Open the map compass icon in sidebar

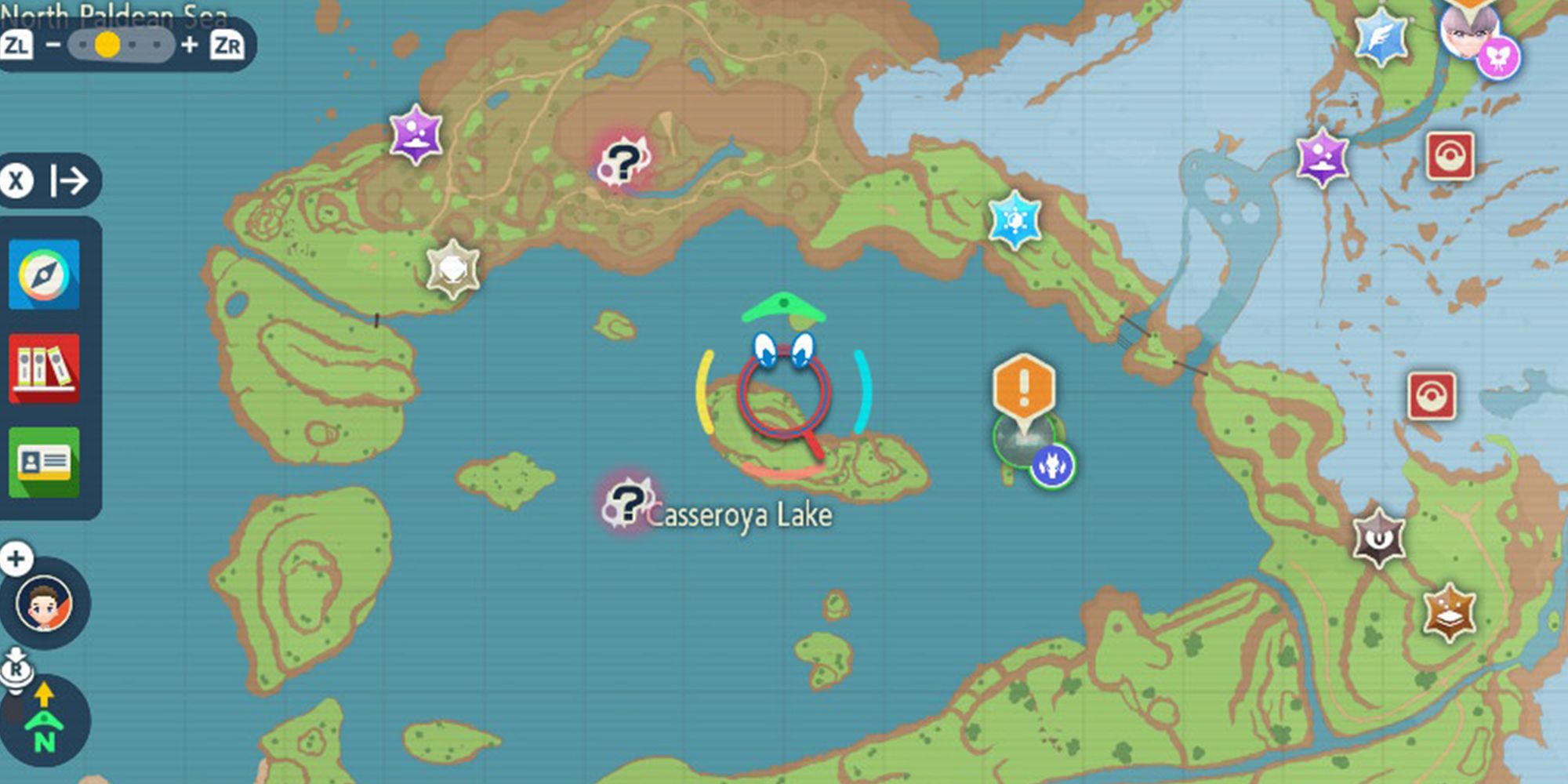pyautogui.click(x=45, y=274)
